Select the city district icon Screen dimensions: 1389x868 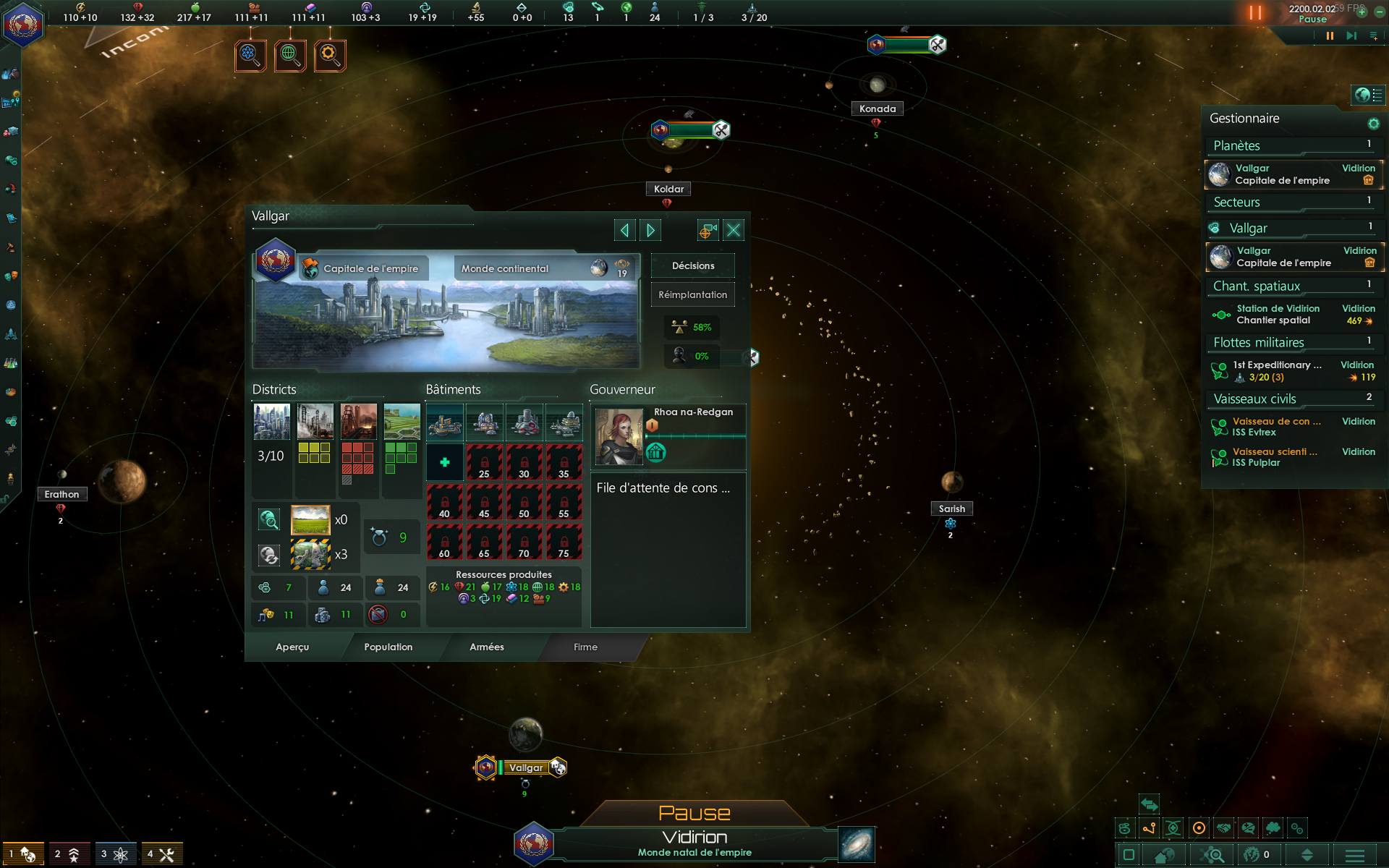(272, 422)
